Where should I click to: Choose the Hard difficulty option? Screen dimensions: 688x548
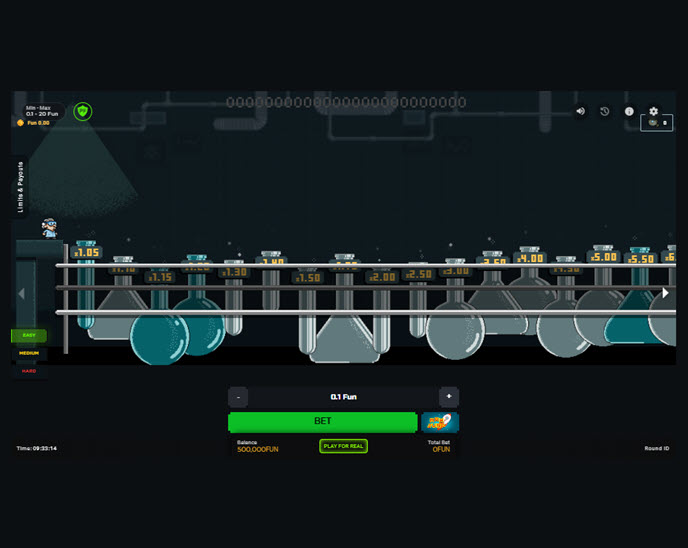(28, 370)
